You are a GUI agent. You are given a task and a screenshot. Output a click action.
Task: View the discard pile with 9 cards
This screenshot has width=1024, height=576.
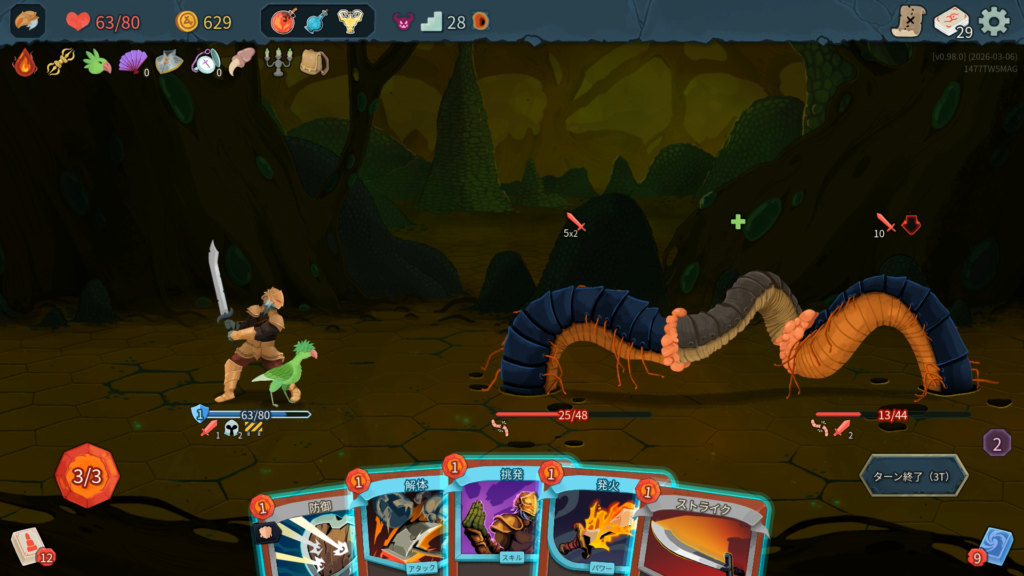[x=993, y=546]
